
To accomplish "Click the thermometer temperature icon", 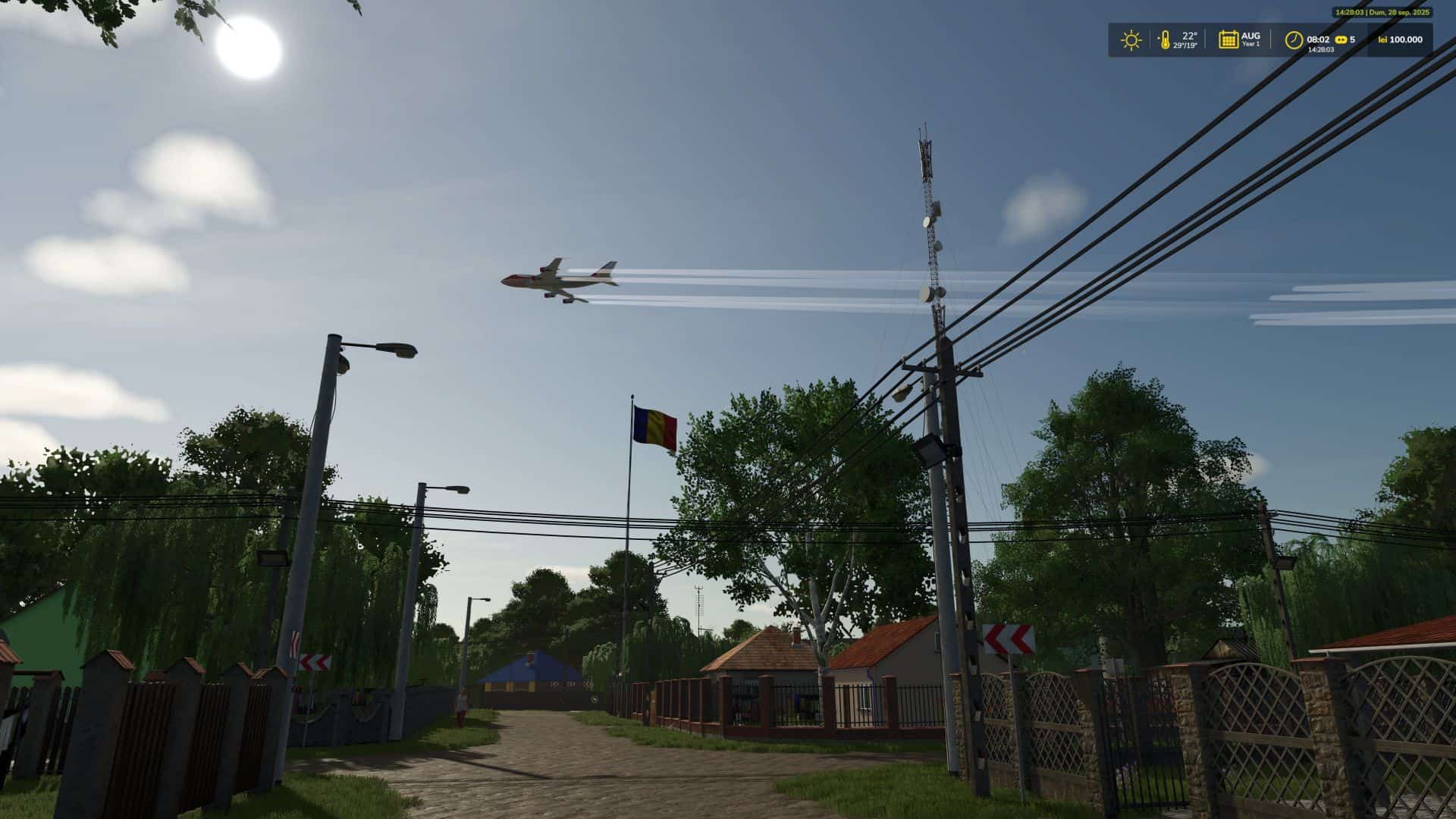I will point(1166,39).
